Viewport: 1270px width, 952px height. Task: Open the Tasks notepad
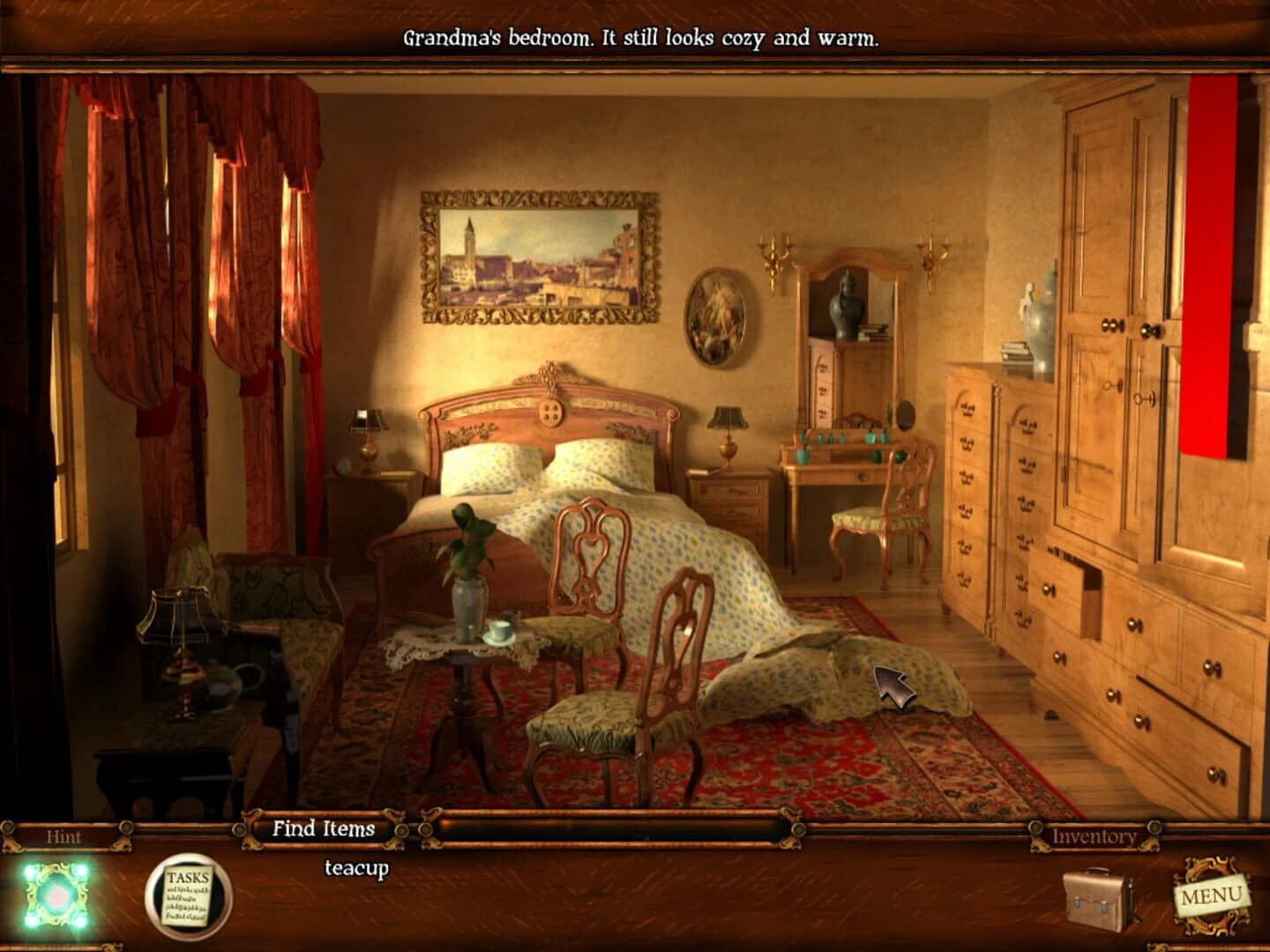click(x=185, y=895)
